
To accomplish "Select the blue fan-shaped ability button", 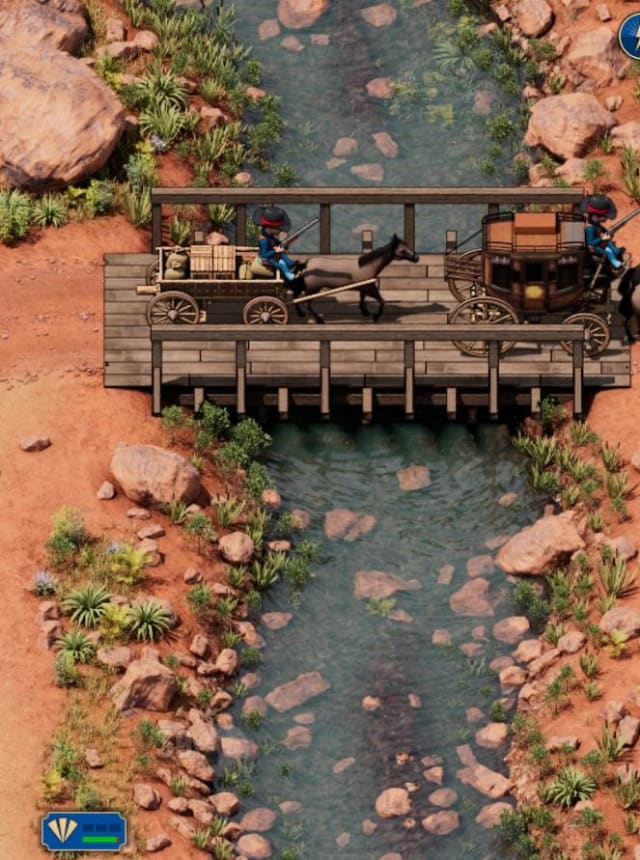I will pyautogui.click(x=84, y=831).
